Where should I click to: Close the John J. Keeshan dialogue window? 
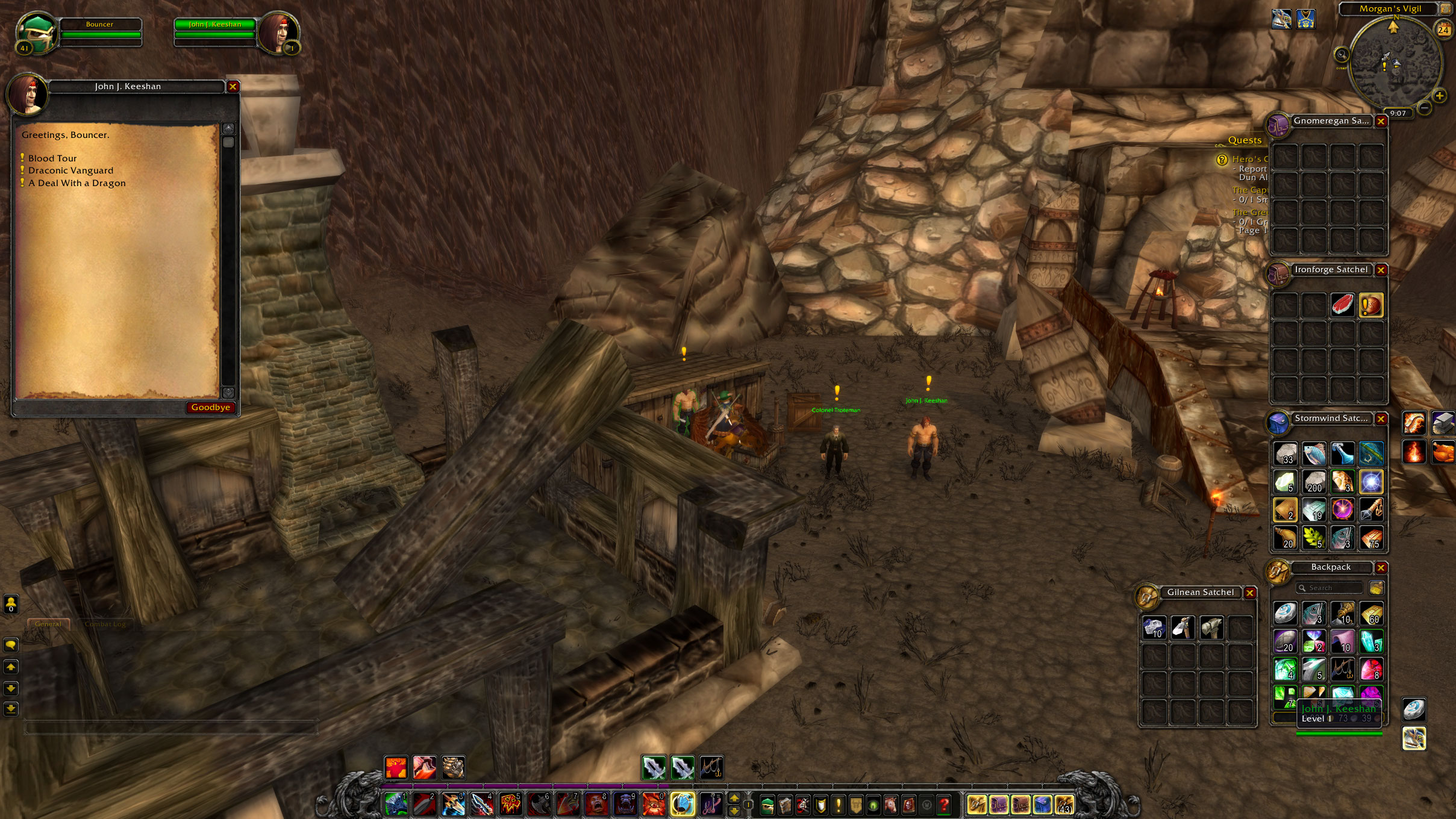pos(233,87)
